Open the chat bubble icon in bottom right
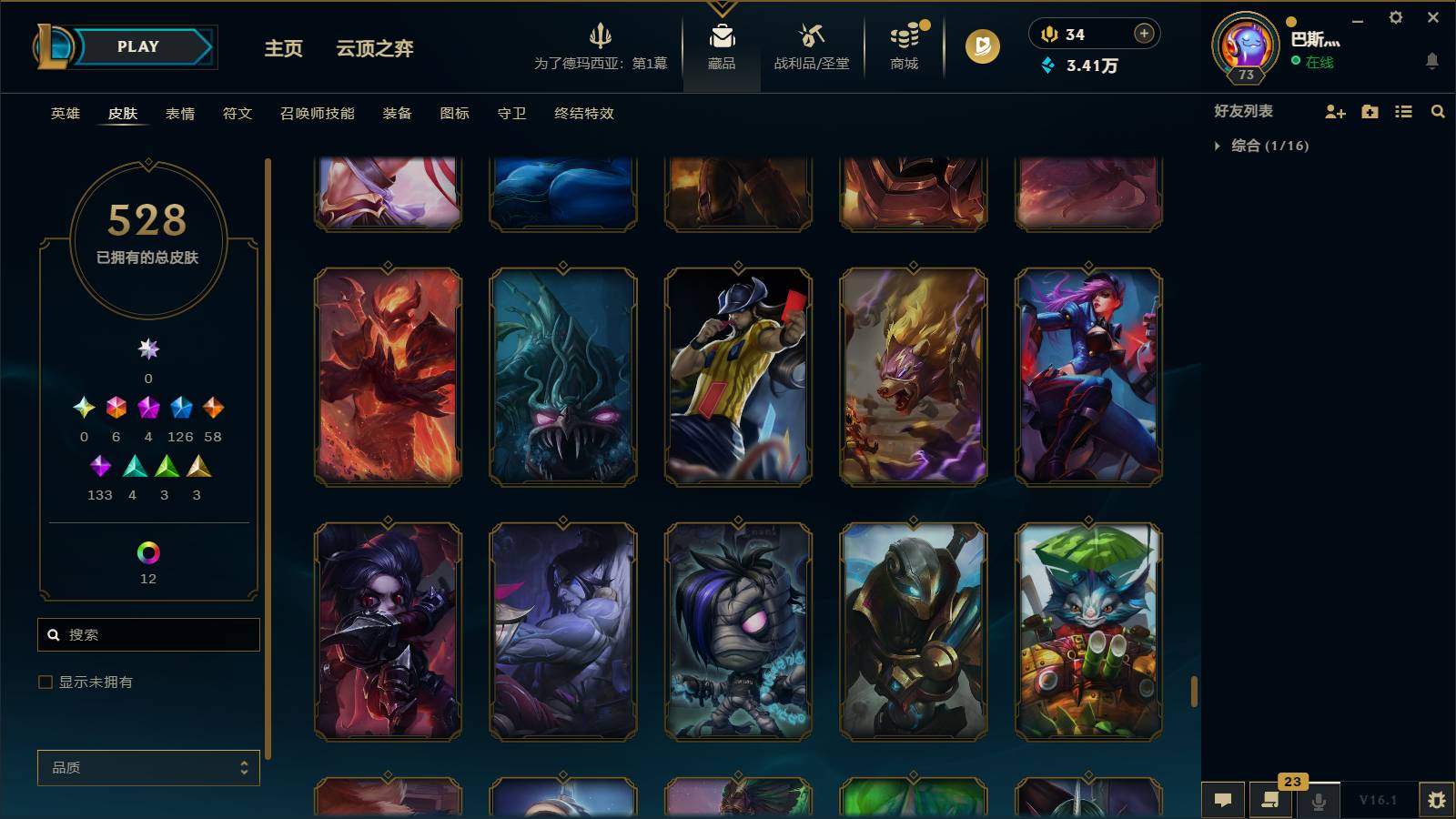 click(x=1224, y=800)
